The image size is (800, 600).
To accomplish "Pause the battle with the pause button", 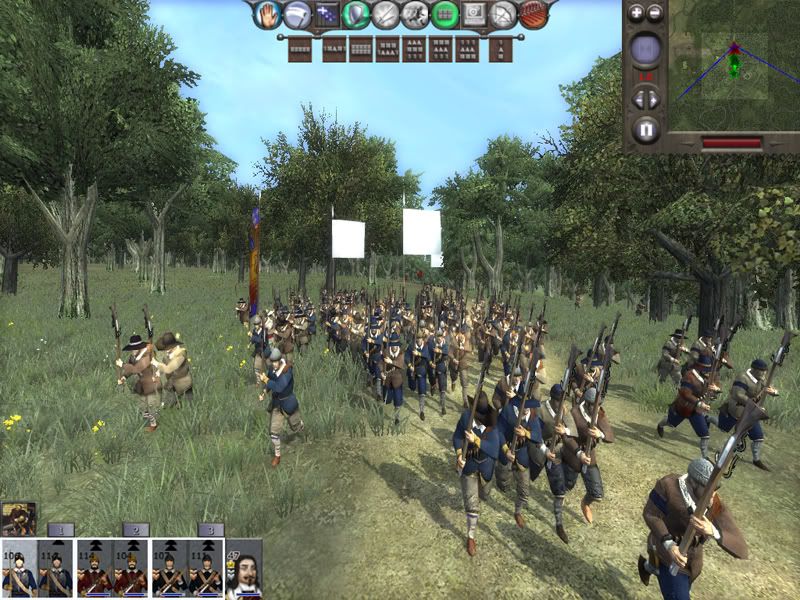I will click(646, 129).
